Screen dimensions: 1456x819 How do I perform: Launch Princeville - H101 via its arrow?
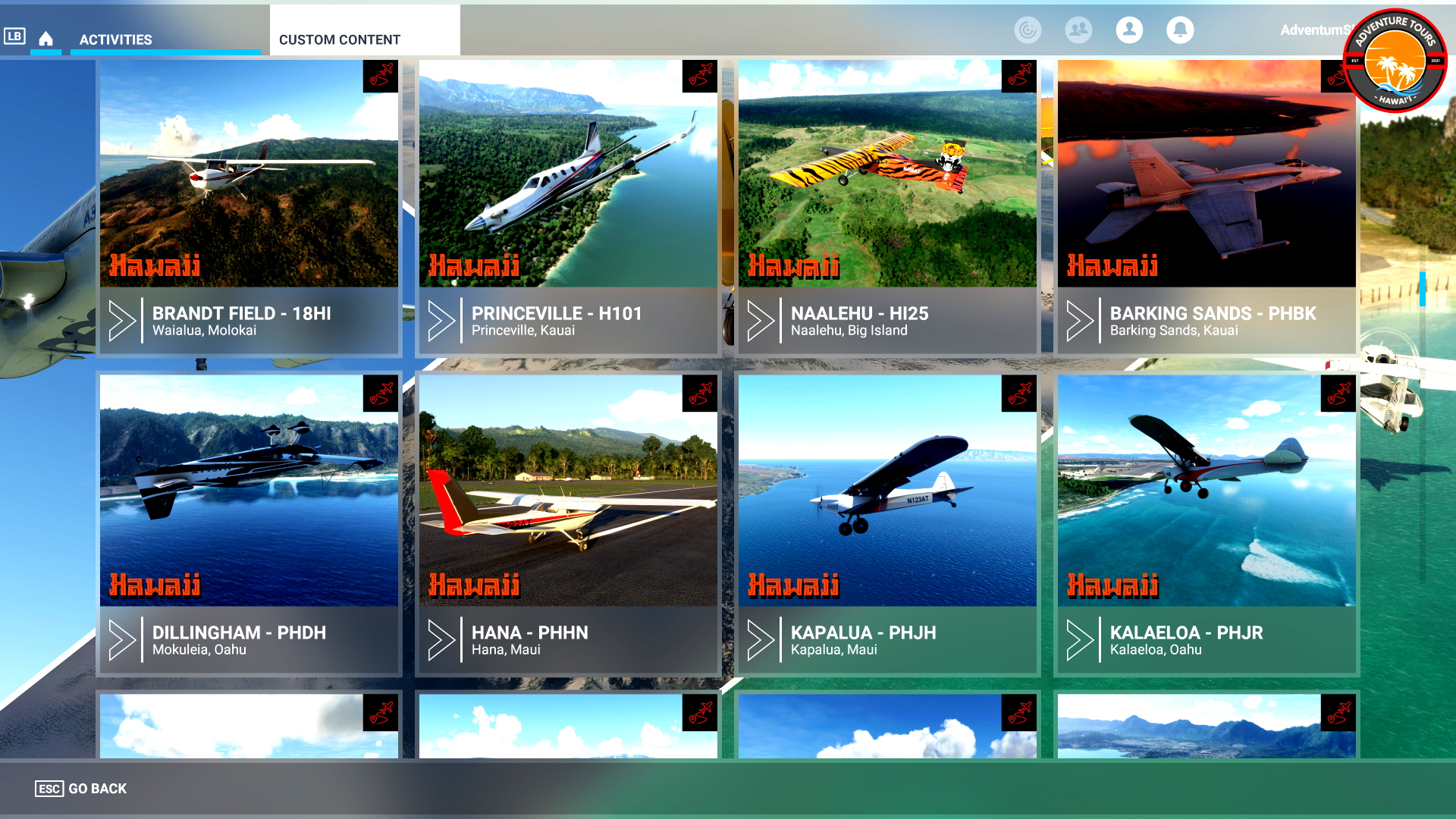[x=441, y=321]
